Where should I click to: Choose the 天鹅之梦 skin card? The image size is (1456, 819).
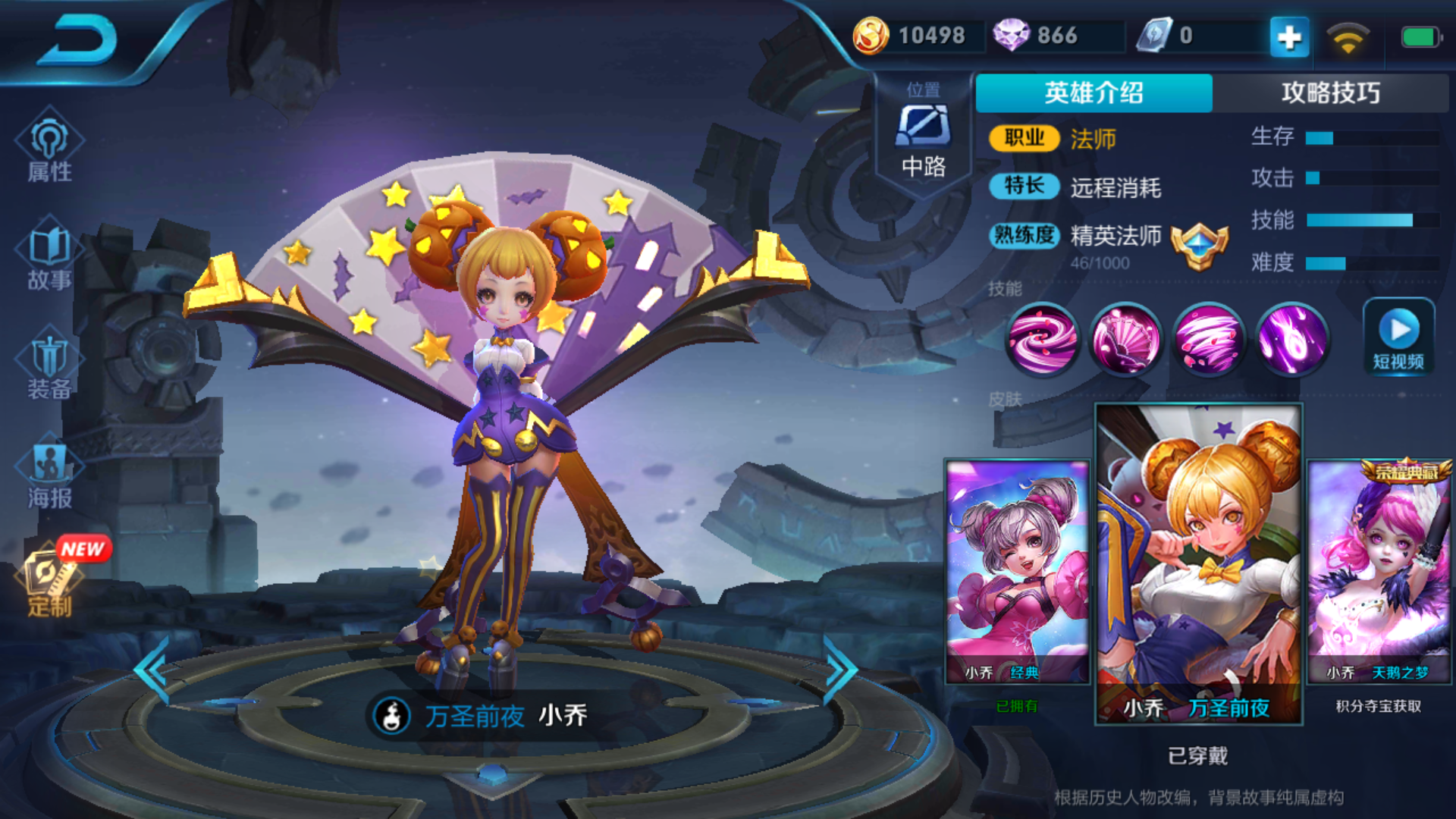point(1379,572)
